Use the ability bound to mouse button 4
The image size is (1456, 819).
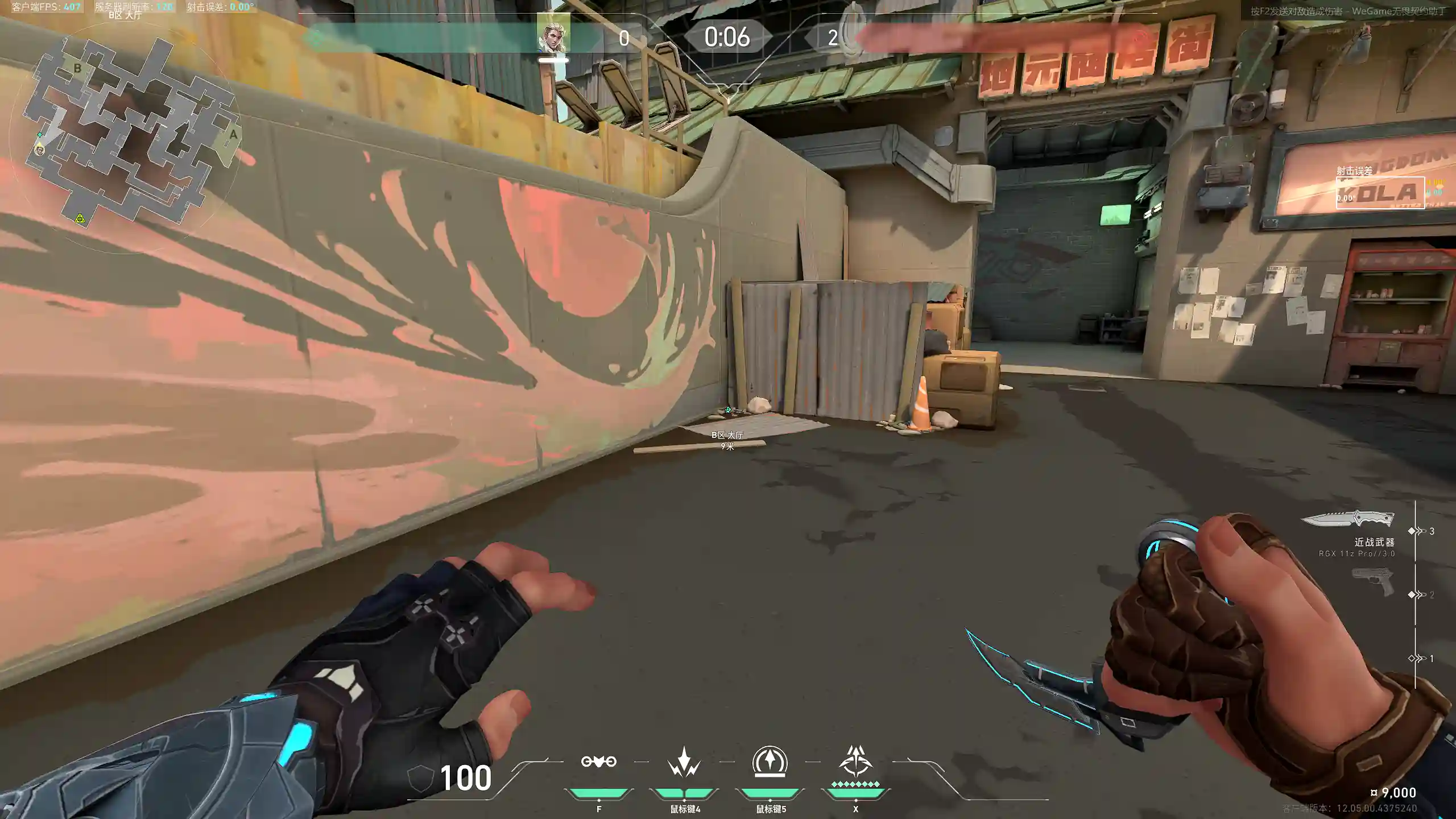pos(684,762)
